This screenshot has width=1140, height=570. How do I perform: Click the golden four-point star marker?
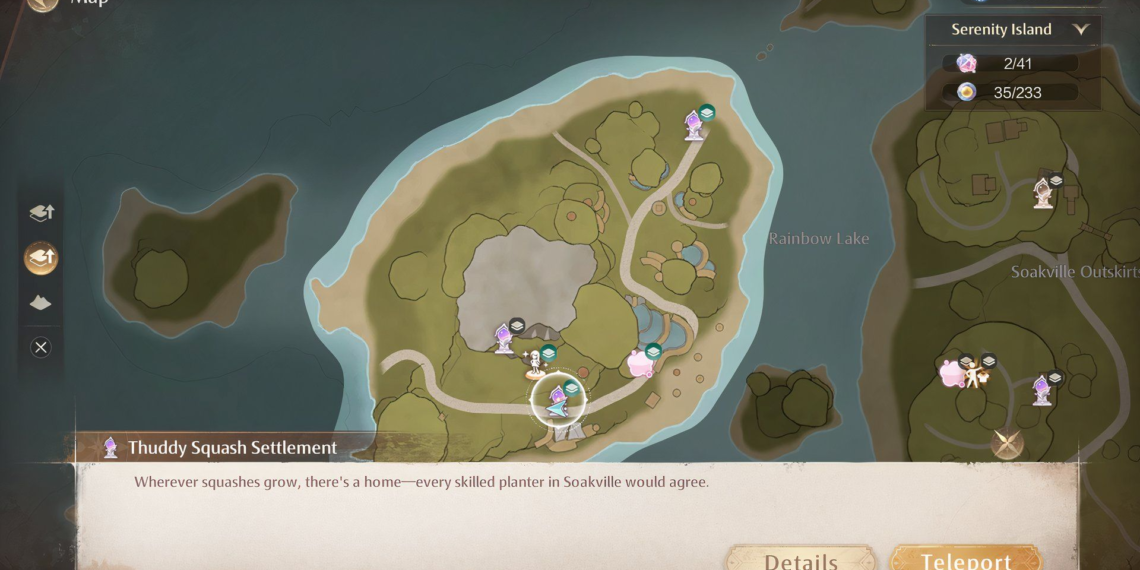tap(1007, 443)
